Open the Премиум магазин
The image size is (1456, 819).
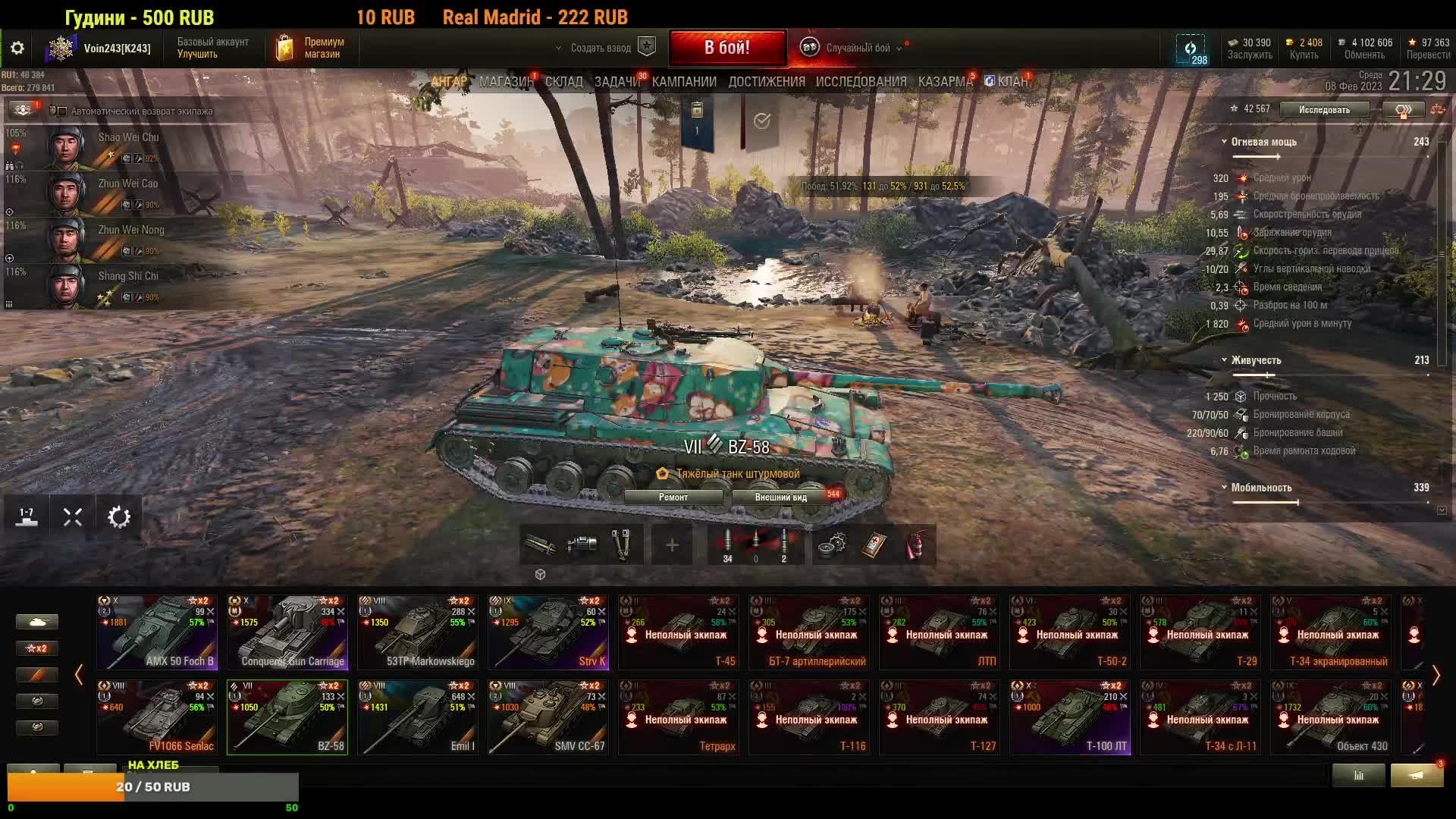[x=311, y=48]
